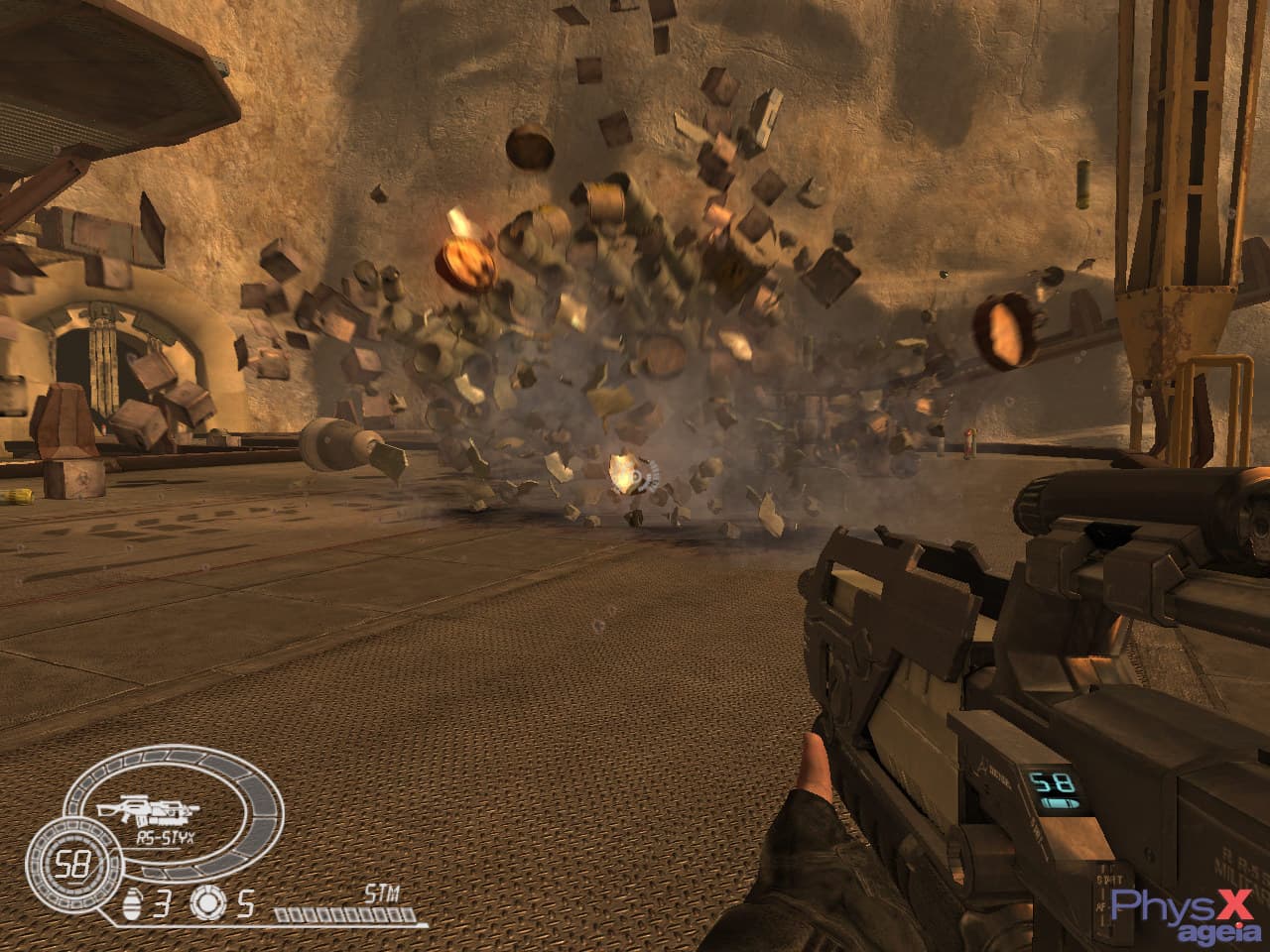1270x952 pixels.
Task: Select the RS-STYX rifle weapon icon
Action: (x=158, y=810)
